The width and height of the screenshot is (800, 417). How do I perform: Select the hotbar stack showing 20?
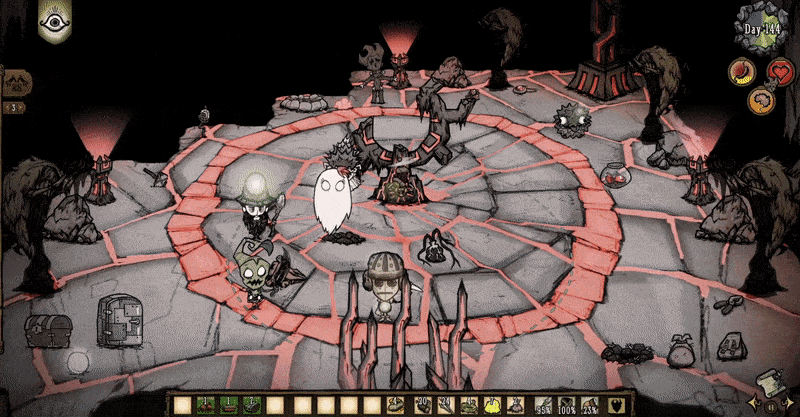[x=422, y=404]
